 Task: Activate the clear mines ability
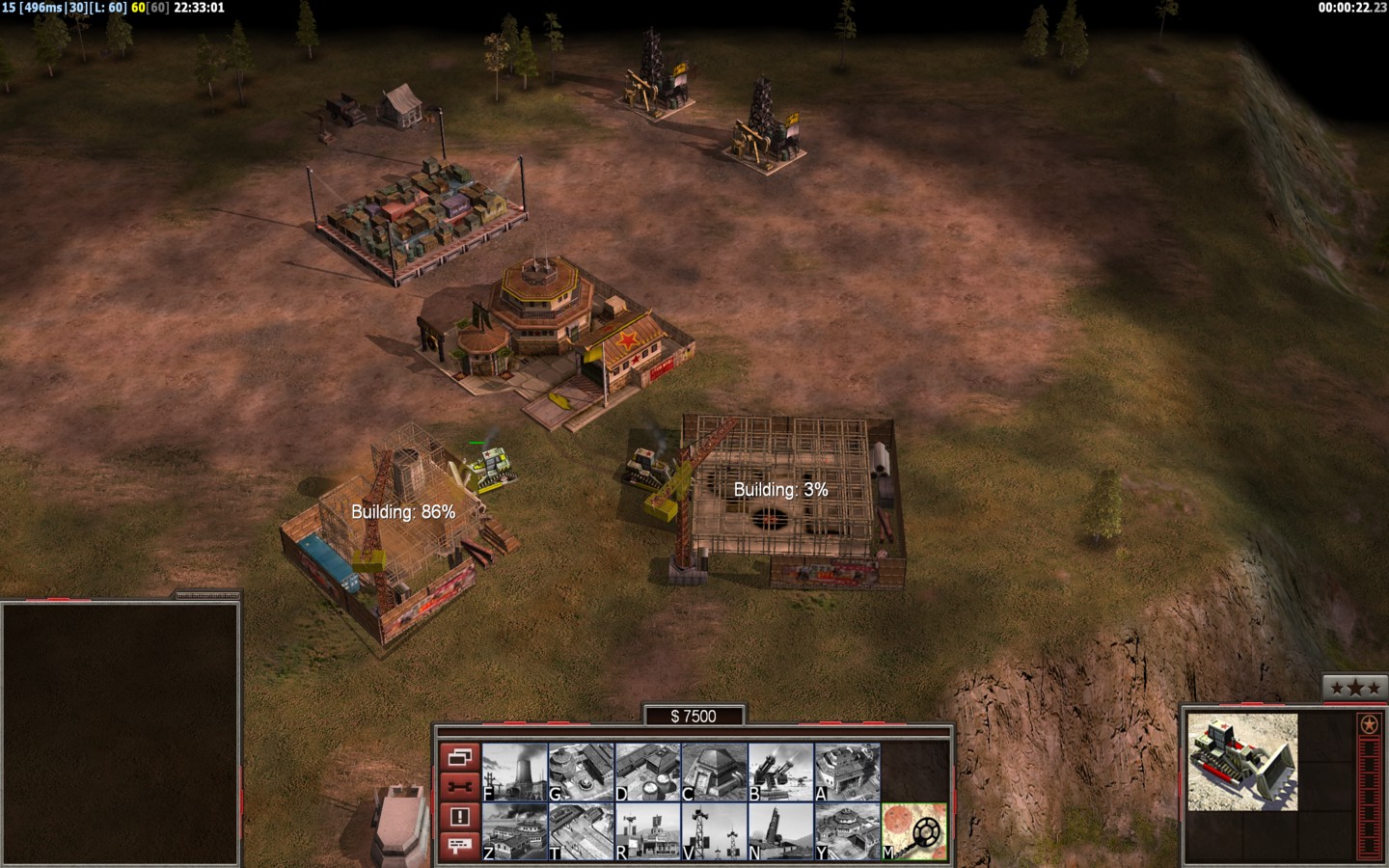914,830
